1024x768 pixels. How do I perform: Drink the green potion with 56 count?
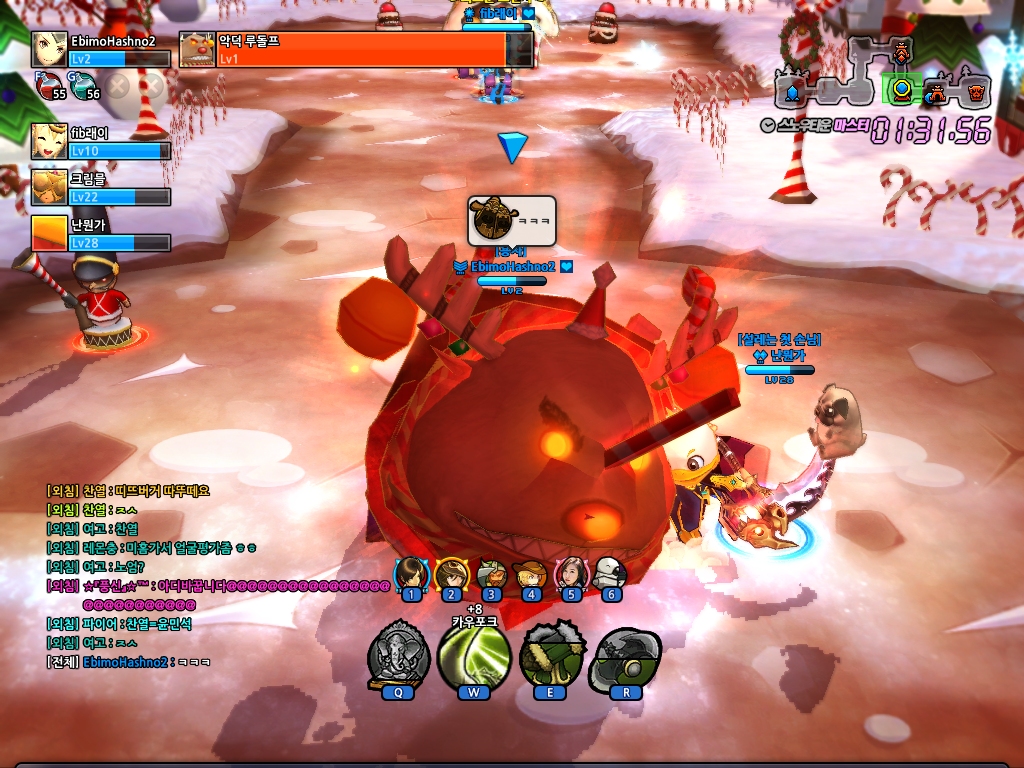(x=84, y=88)
